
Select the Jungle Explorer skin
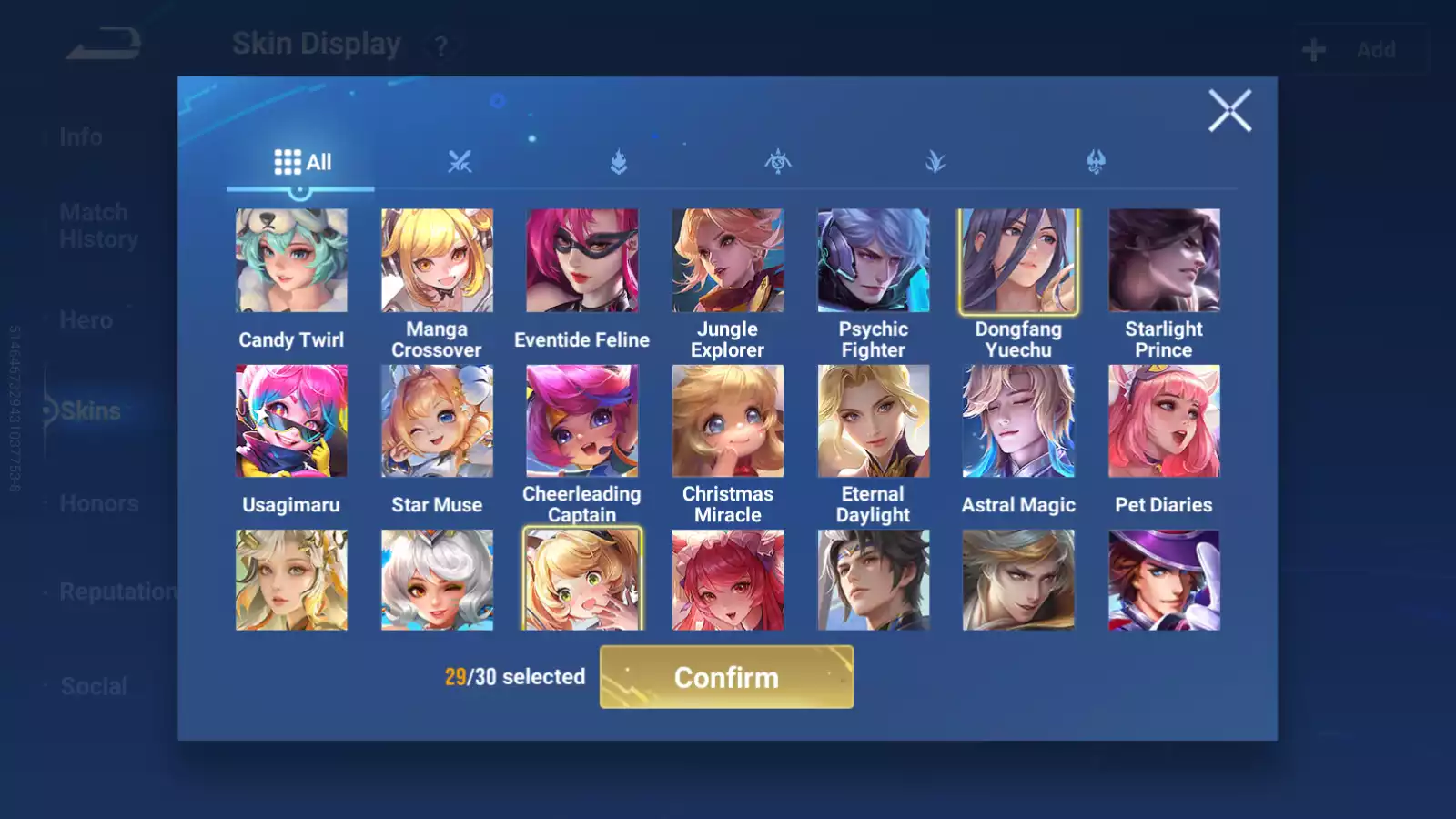coord(727,261)
